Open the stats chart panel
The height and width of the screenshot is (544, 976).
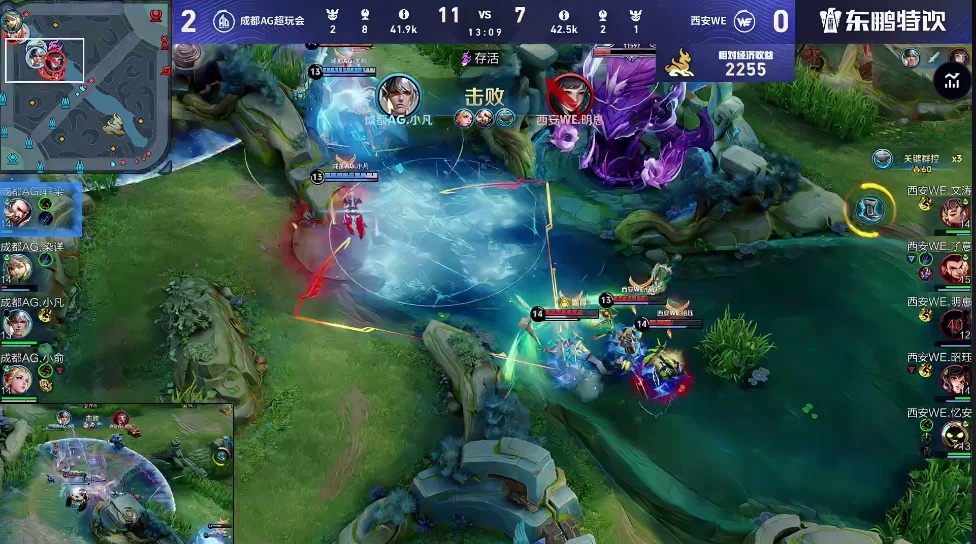pyautogui.click(x=951, y=82)
